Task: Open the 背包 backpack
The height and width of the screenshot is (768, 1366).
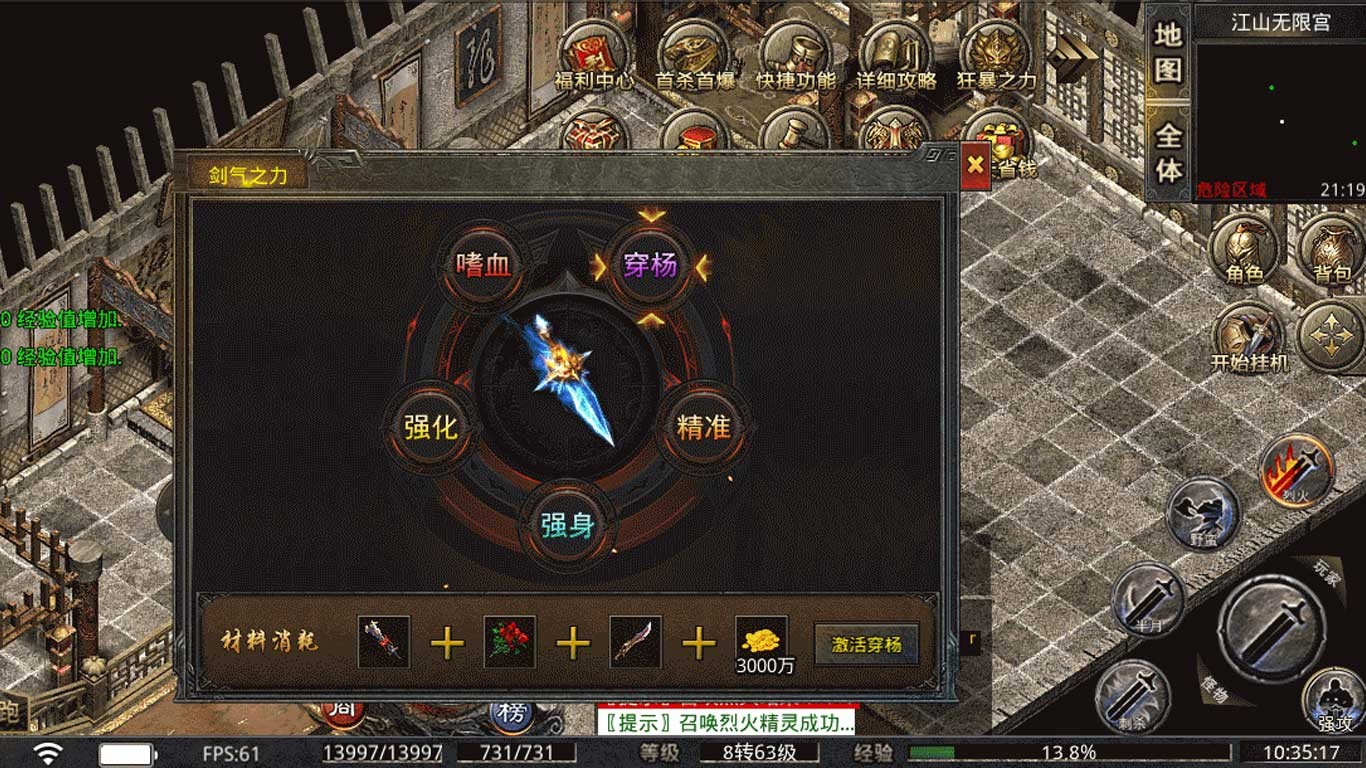Action: point(1332,250)
